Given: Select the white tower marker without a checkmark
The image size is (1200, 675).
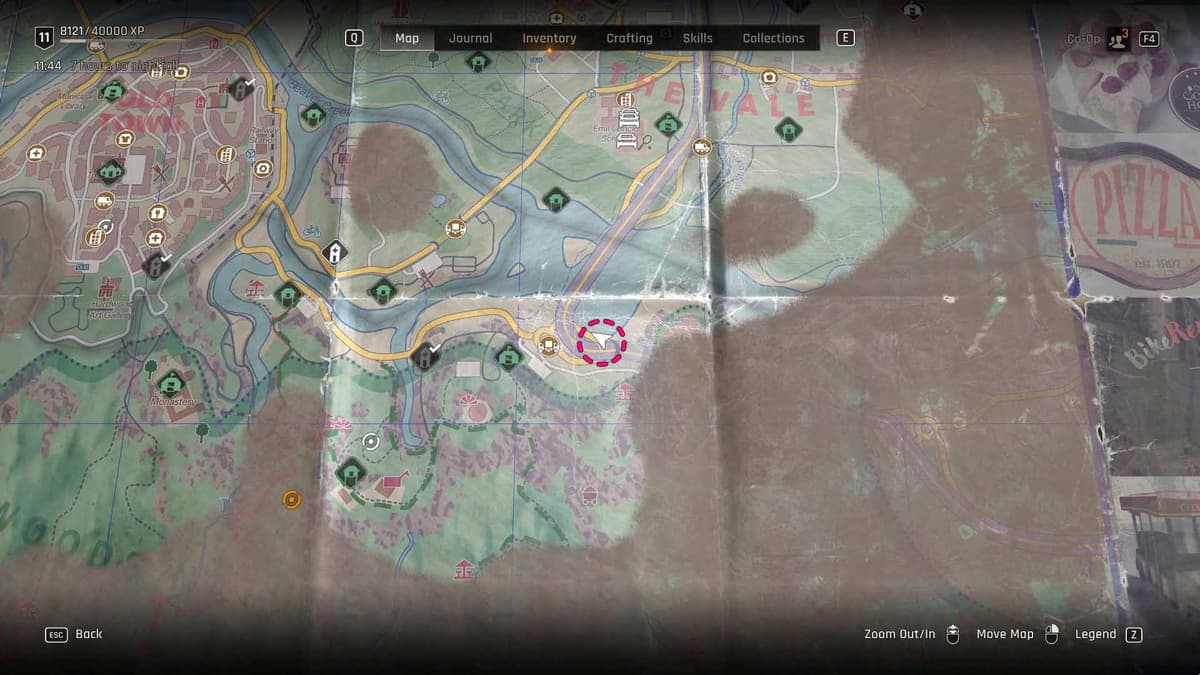Looking at the screenshot, I should (335, 252).
